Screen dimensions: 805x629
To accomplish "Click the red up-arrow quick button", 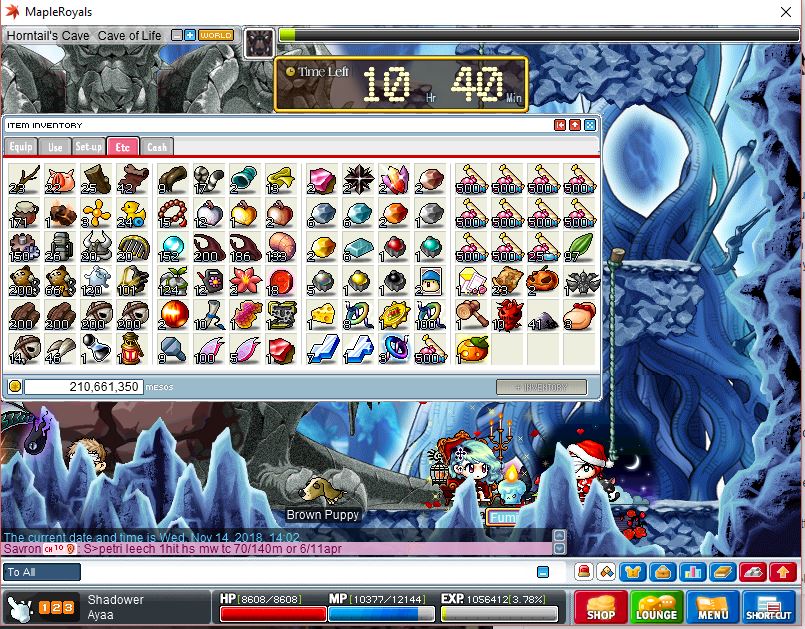I will click(784, 572).
